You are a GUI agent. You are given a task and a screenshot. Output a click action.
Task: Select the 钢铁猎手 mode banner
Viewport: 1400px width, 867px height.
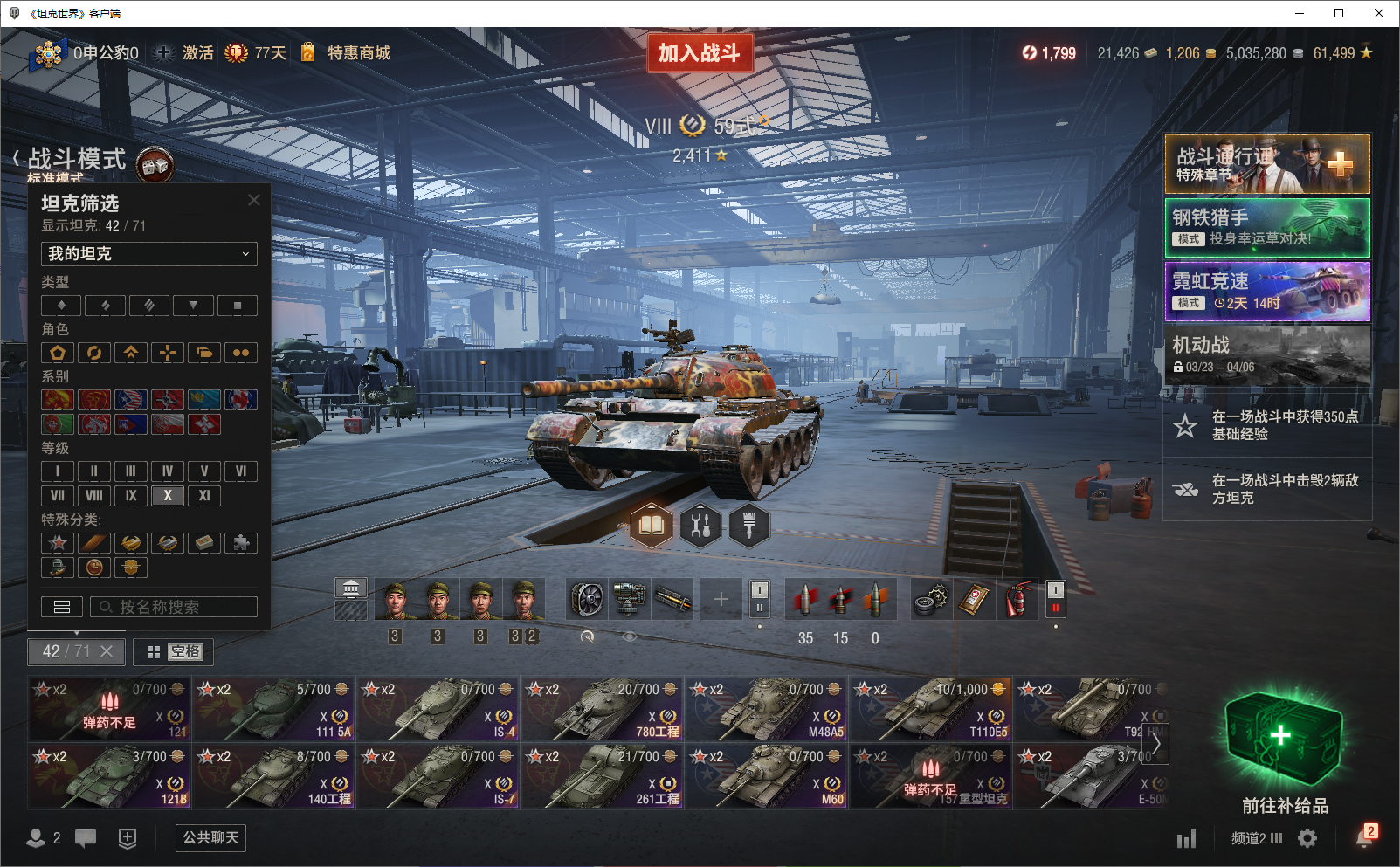pos(1267,228)
